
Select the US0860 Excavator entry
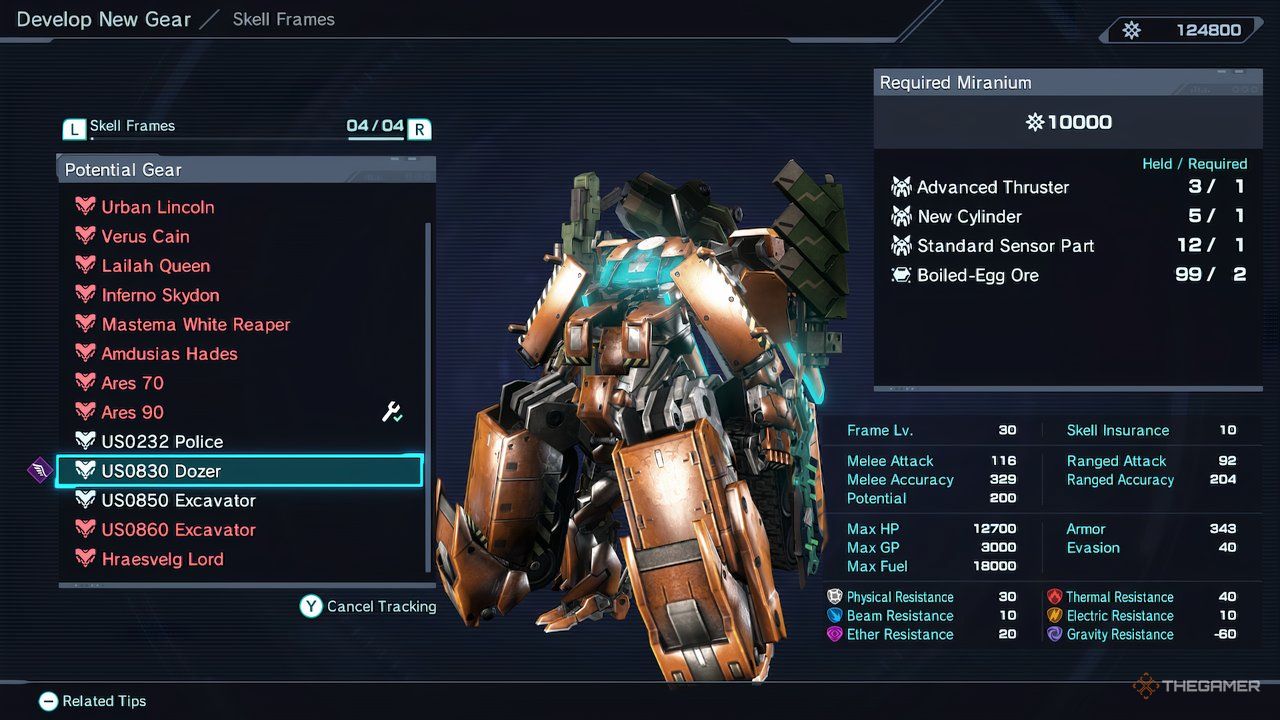[178, 530]
